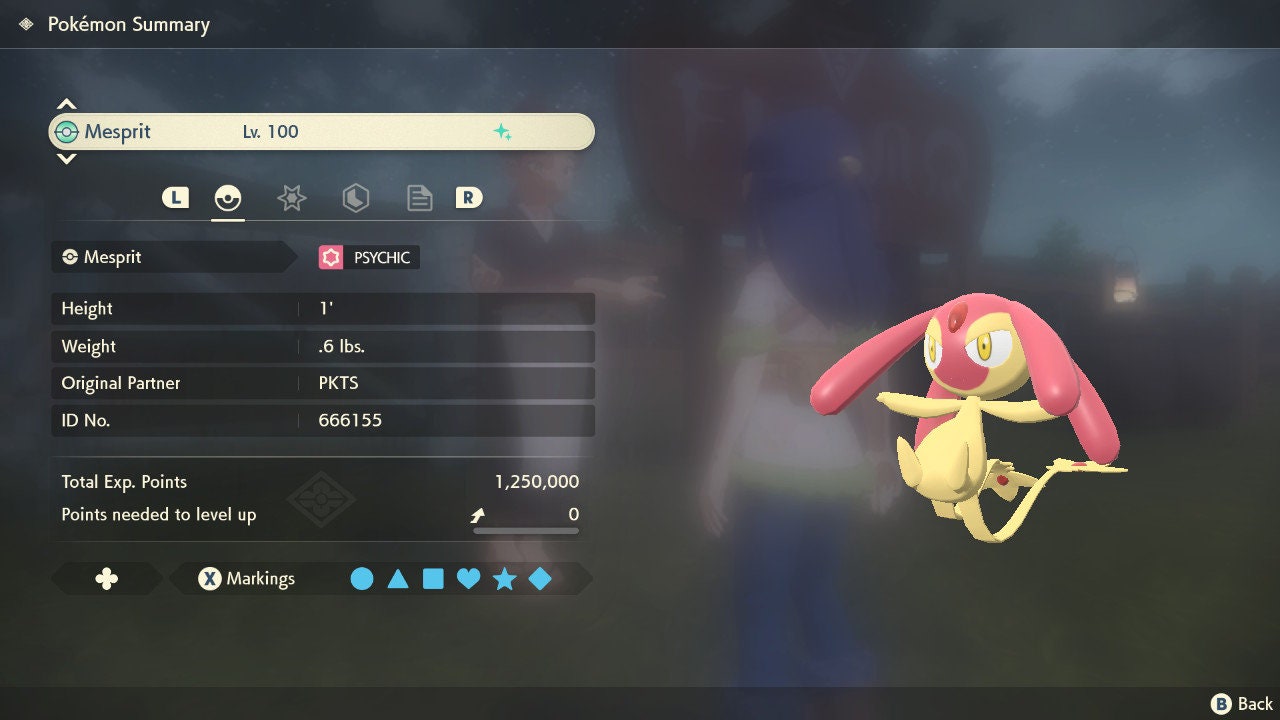The image size is (1280, 720).
Task: Select the Mesprit Lv. 100 name bar
Action: (x=321, y=132)
